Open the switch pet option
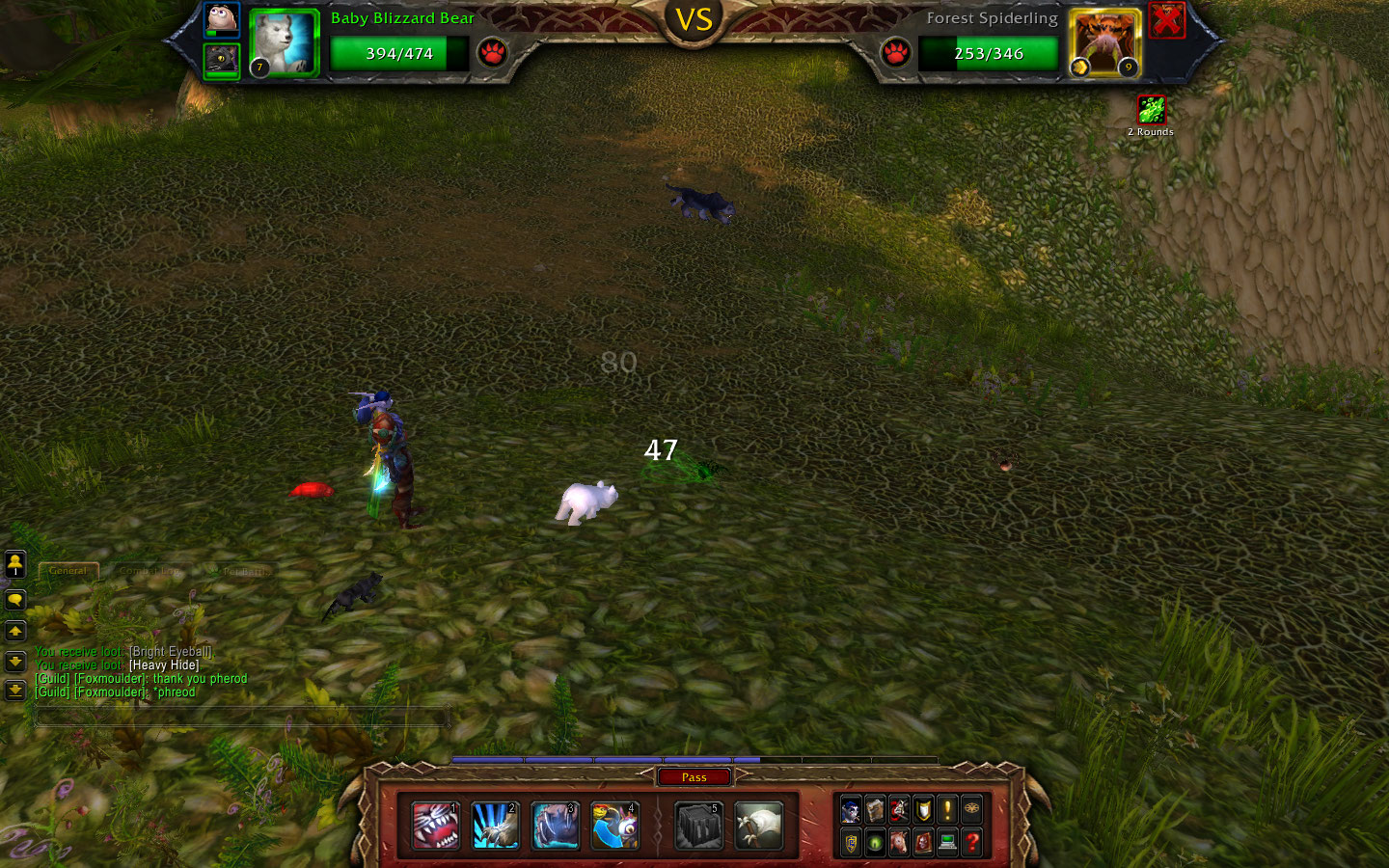The image size is (1389, 868). (x=615, y=827)
